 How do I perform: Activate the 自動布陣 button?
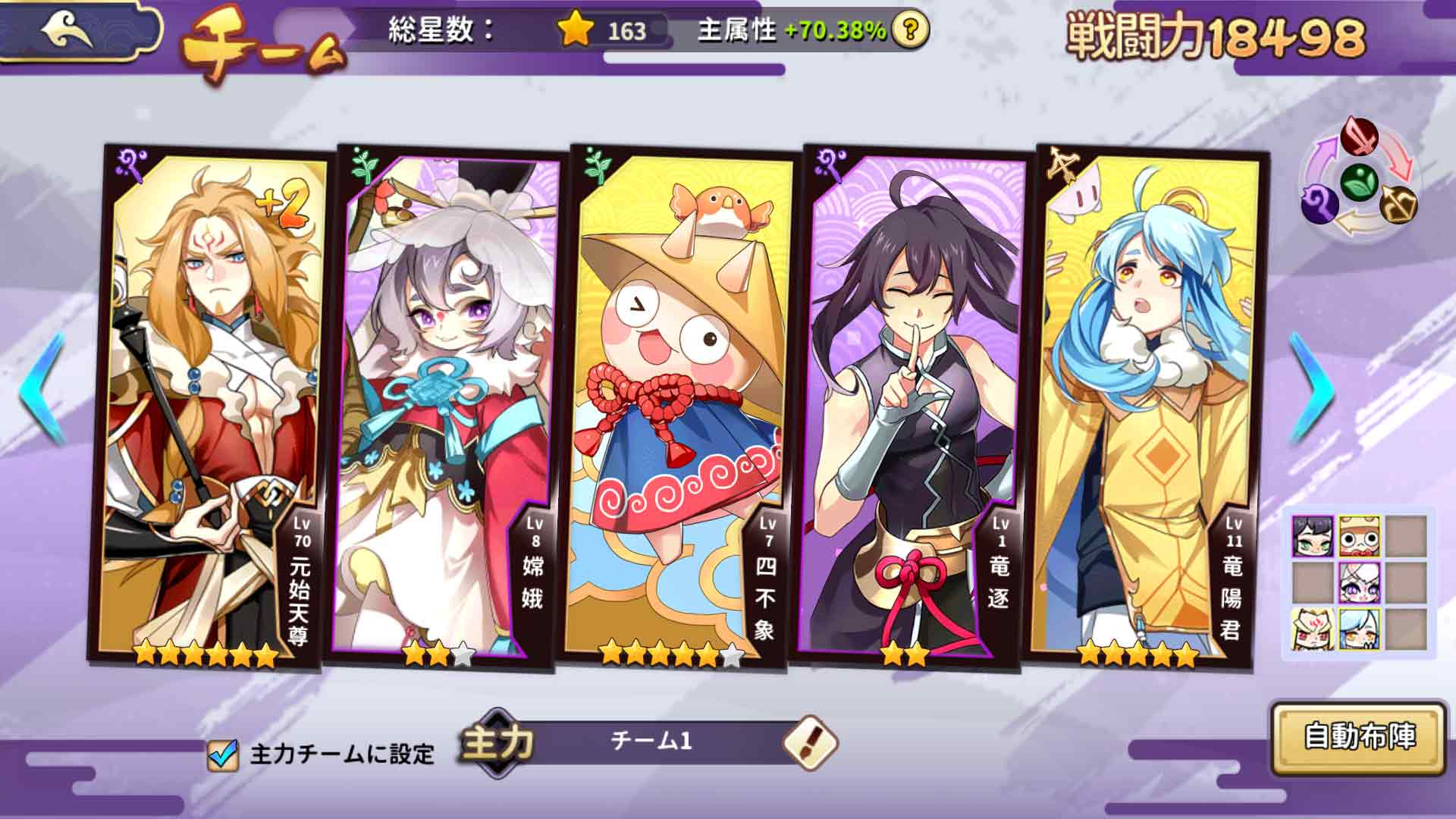[x=1359, y=737]
